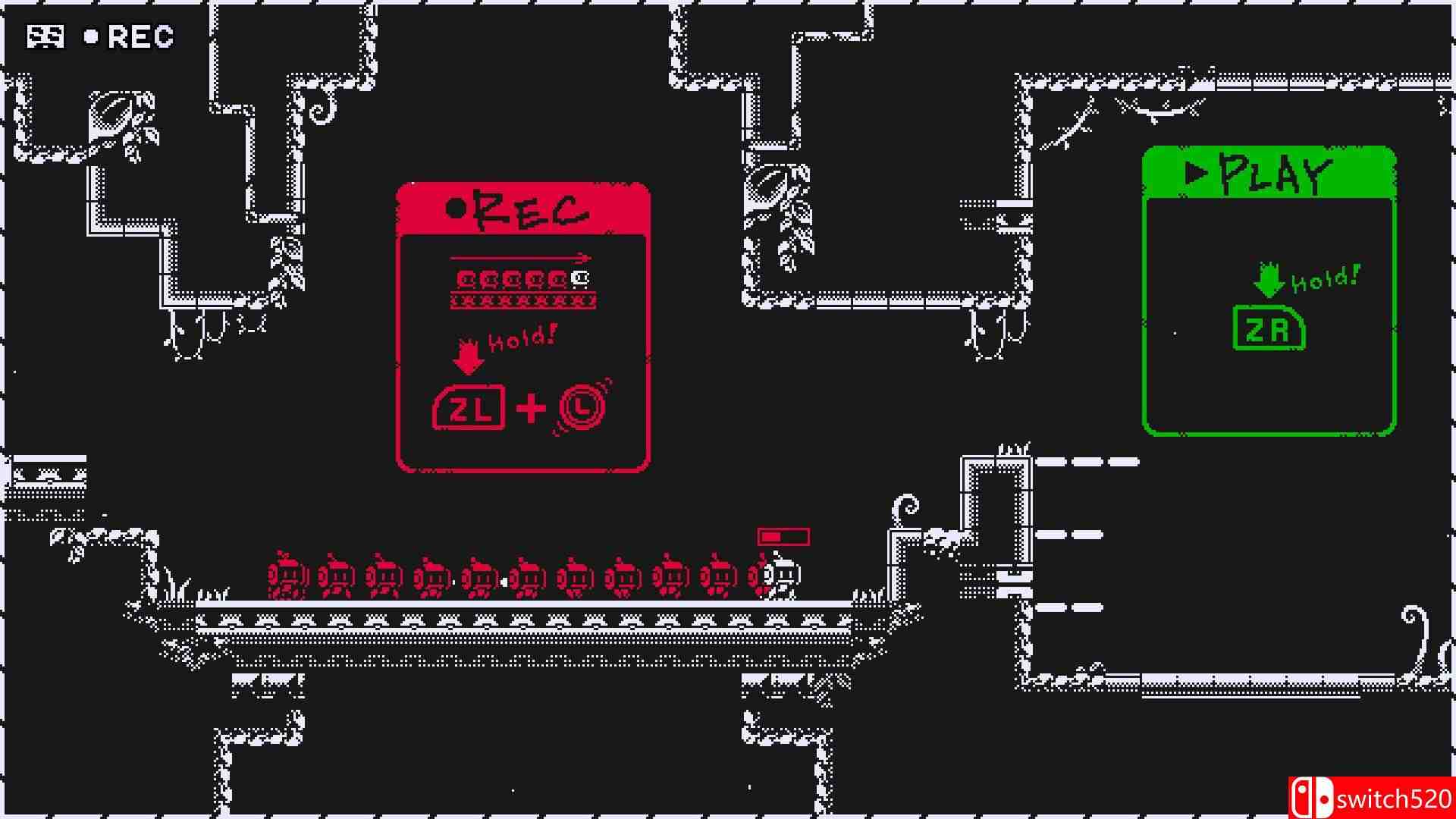Toggle the REC indicator at top-left
This screenshot has width=1456, height=819.
pyautogui.click(x=129, y=36)
